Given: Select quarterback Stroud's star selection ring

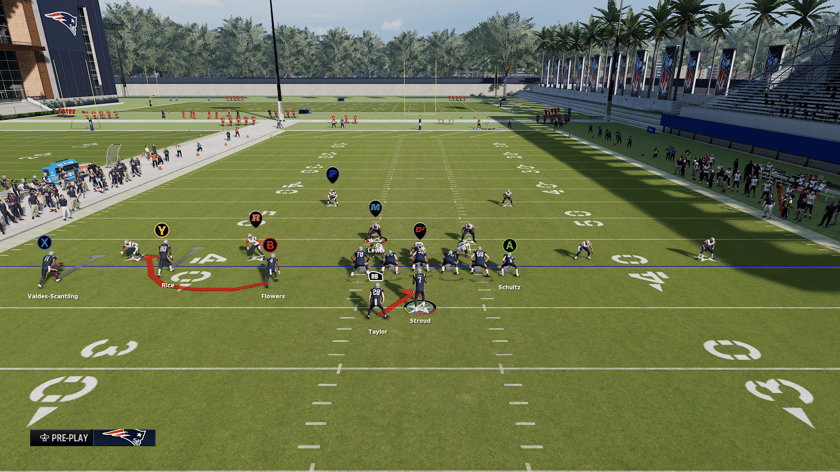Looking at the screenshot, I should (419, 307).
